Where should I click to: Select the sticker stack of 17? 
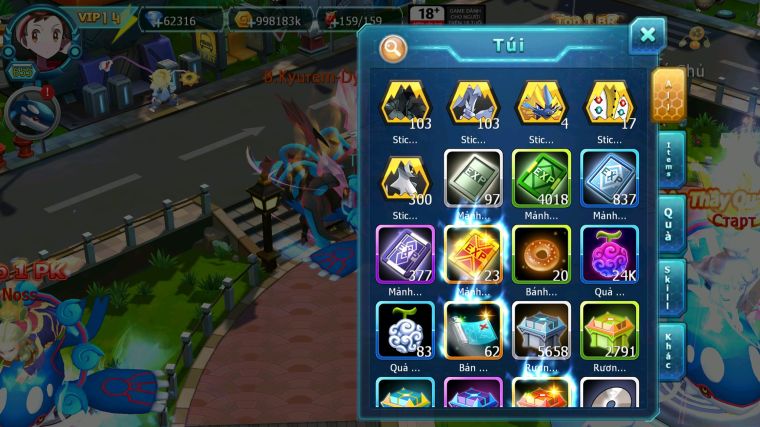609,104
